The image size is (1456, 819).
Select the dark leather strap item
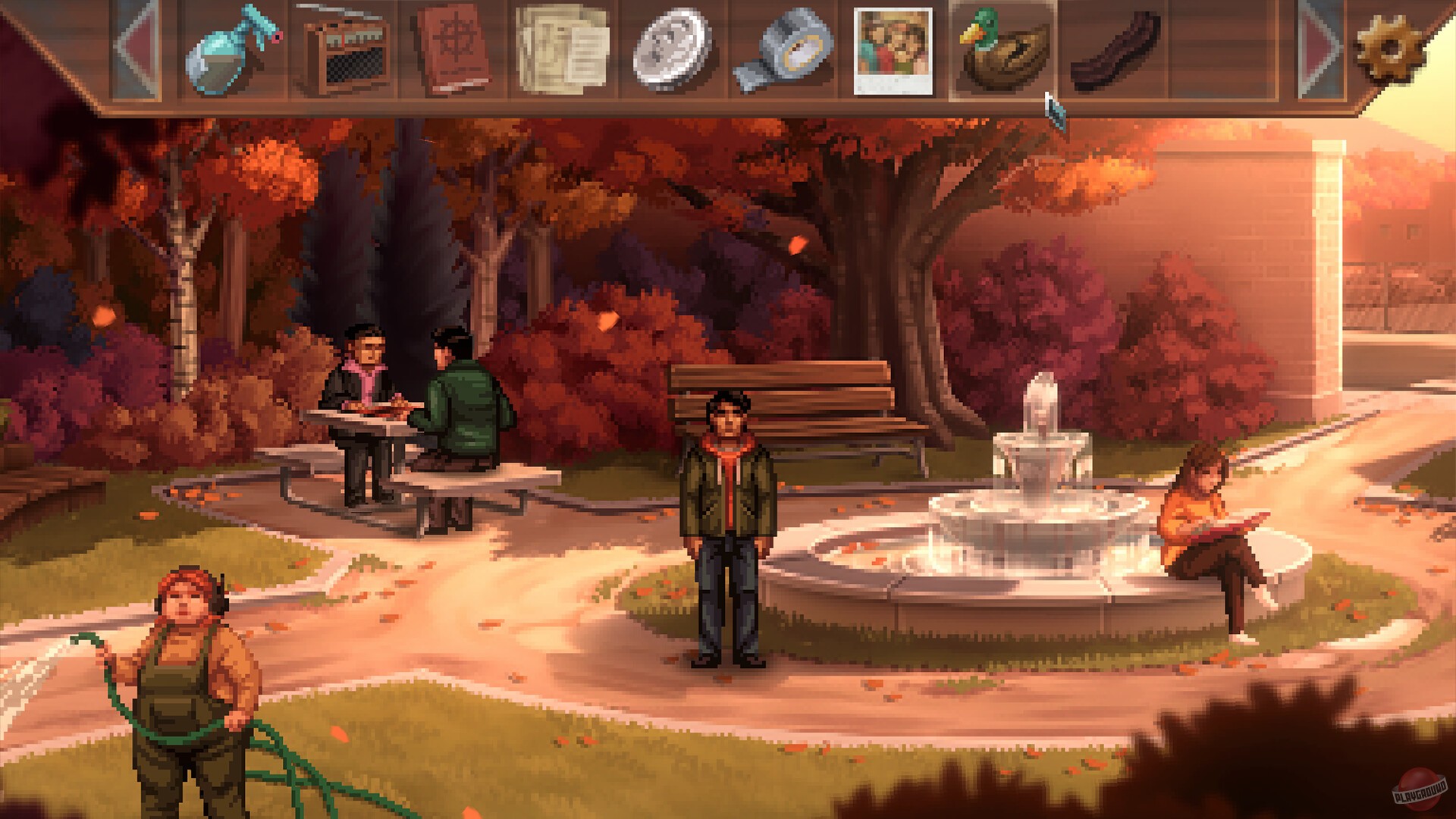tap(1107, 49)
